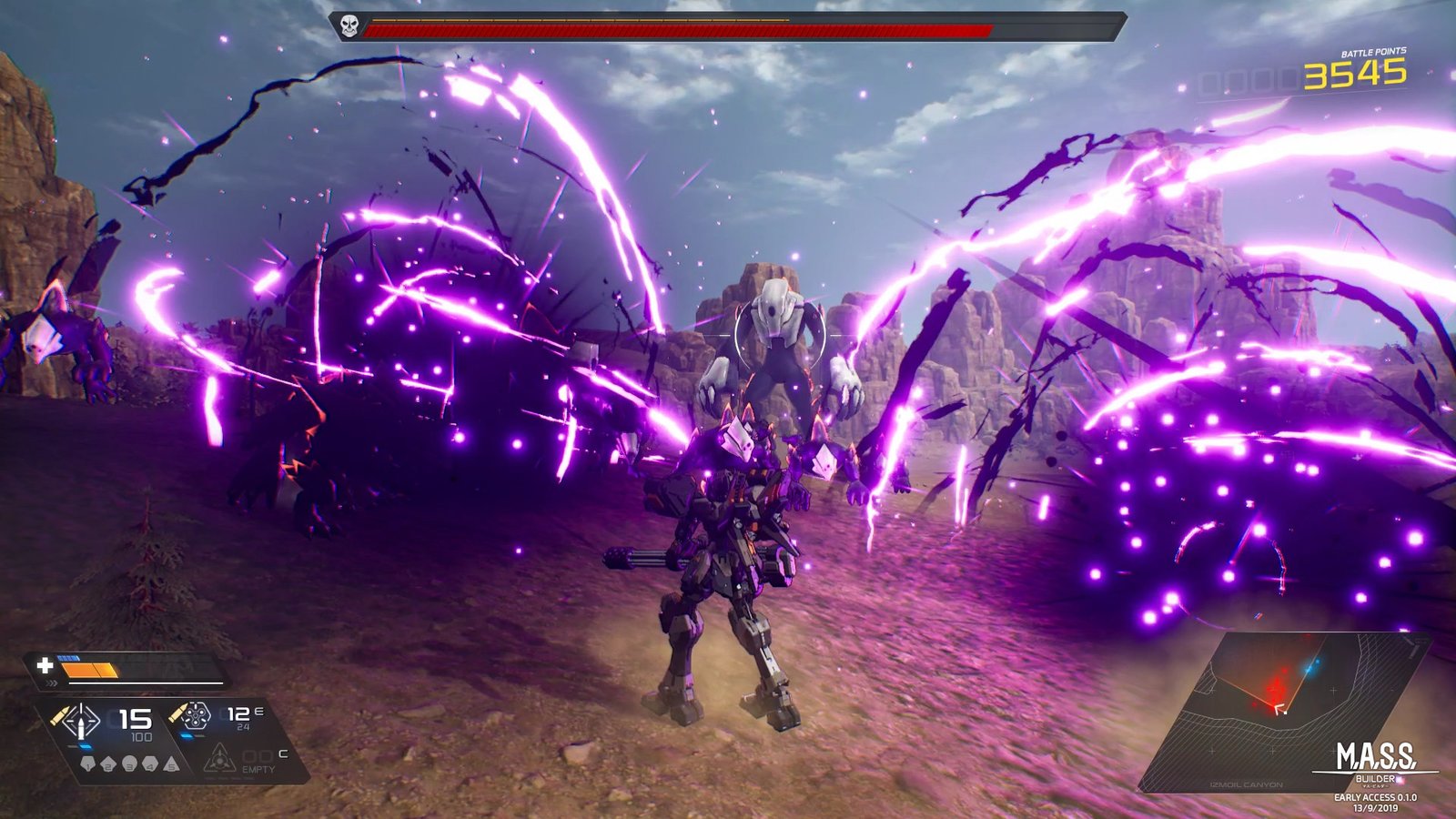Click the empty triangular skill slot

(x=219, y=758)
